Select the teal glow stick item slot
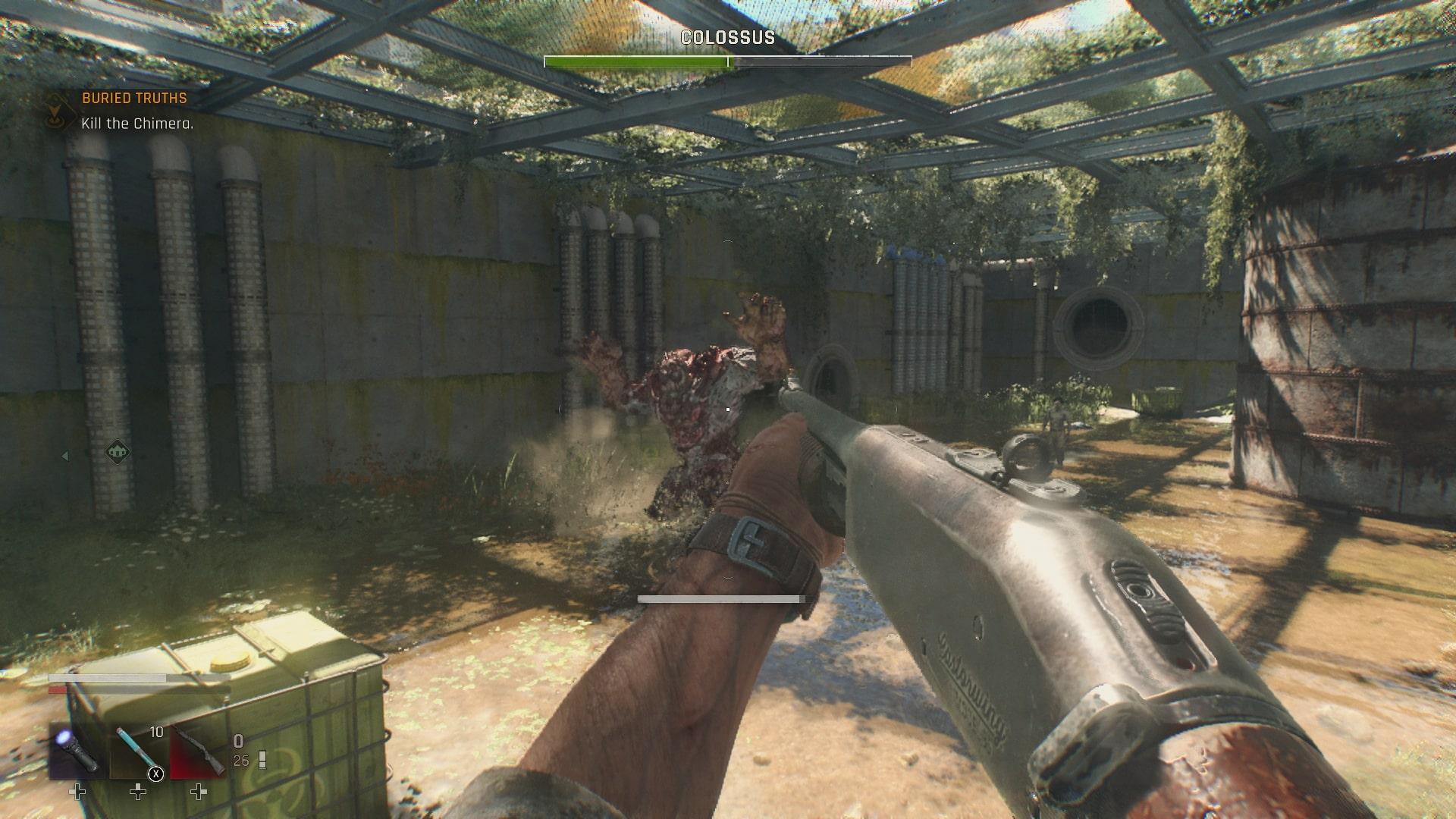Viewport: 1456px width, 819px height. coord(137,752)
